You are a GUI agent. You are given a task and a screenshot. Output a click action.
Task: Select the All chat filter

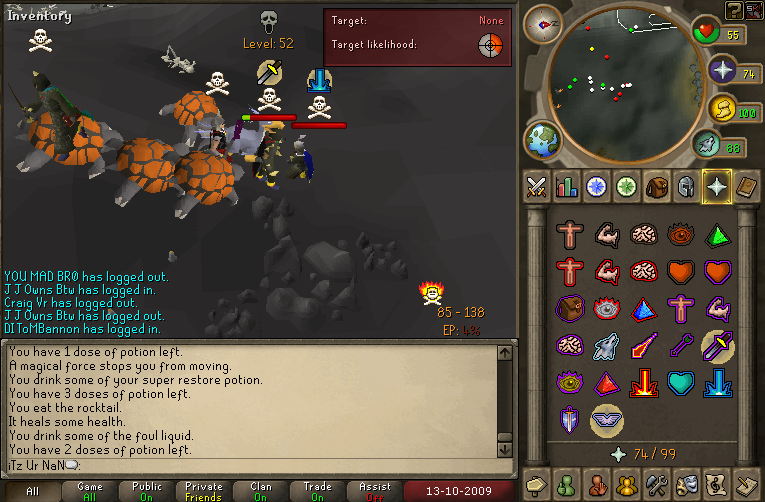click(x=33, y=491)
